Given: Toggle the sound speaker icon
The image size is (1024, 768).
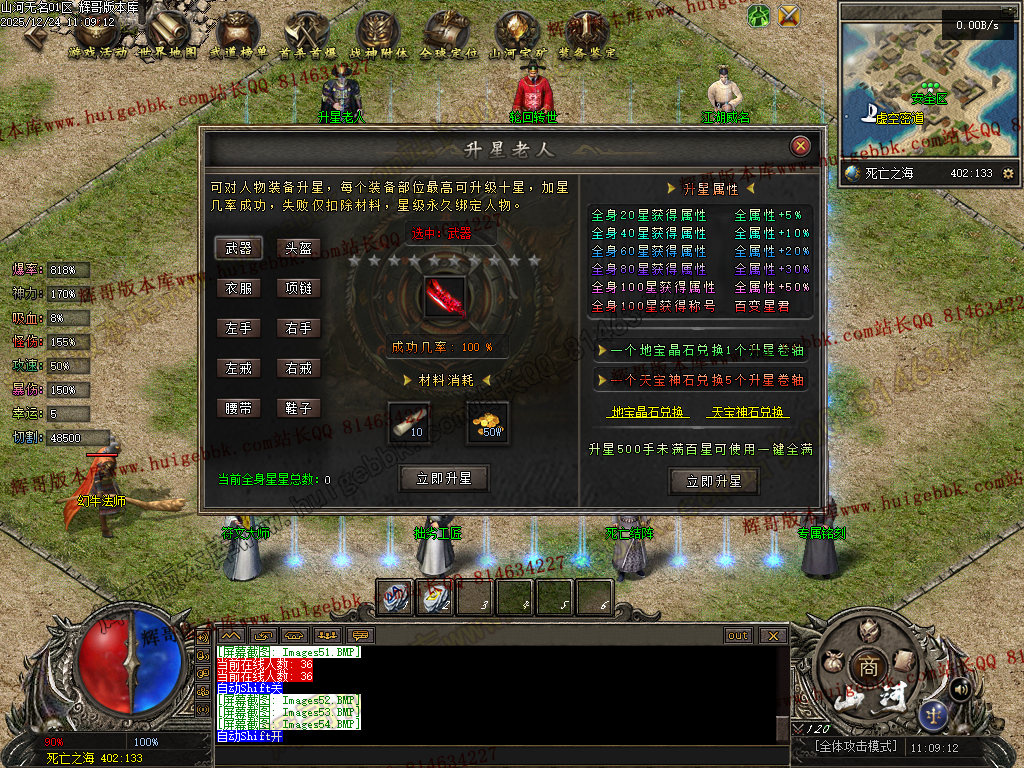Looking at the screenshot, I should click(960, 688).
